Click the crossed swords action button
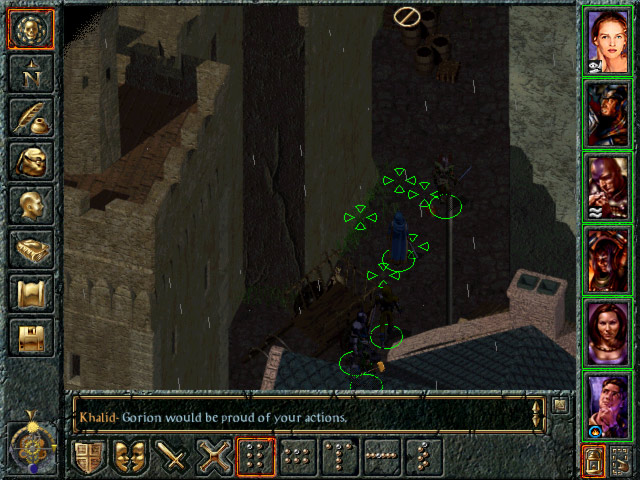This screenshot has height=480, width=640. point(216,456)
